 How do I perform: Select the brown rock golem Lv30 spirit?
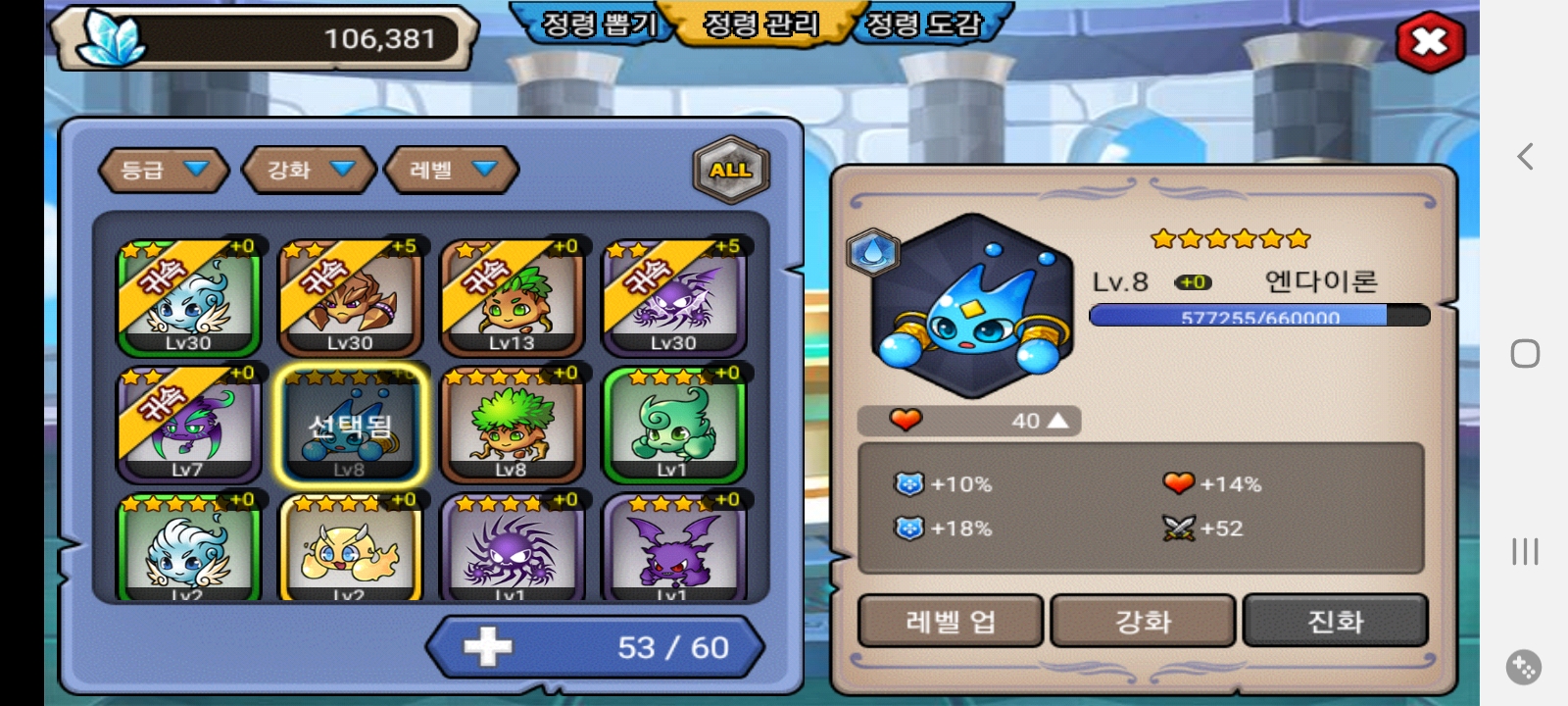(350, 297)
